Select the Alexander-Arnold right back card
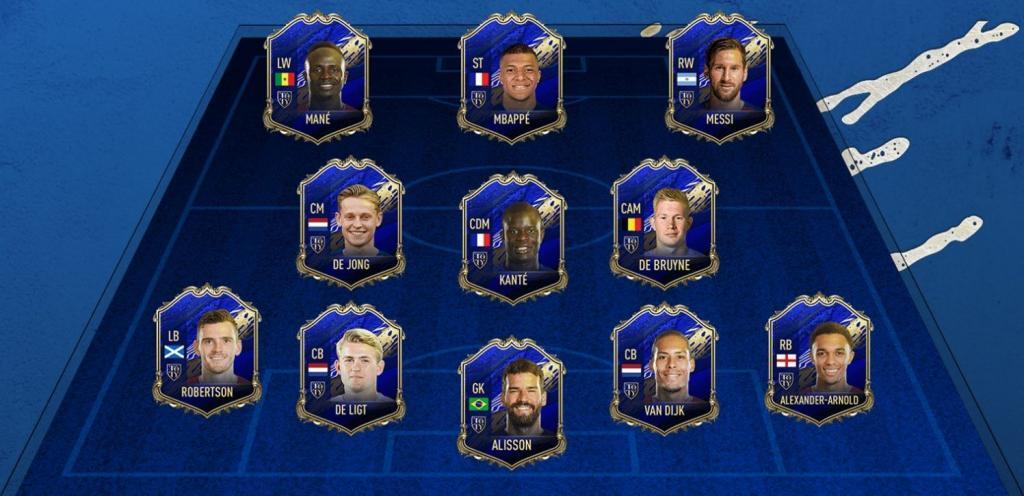 point(819,358)
